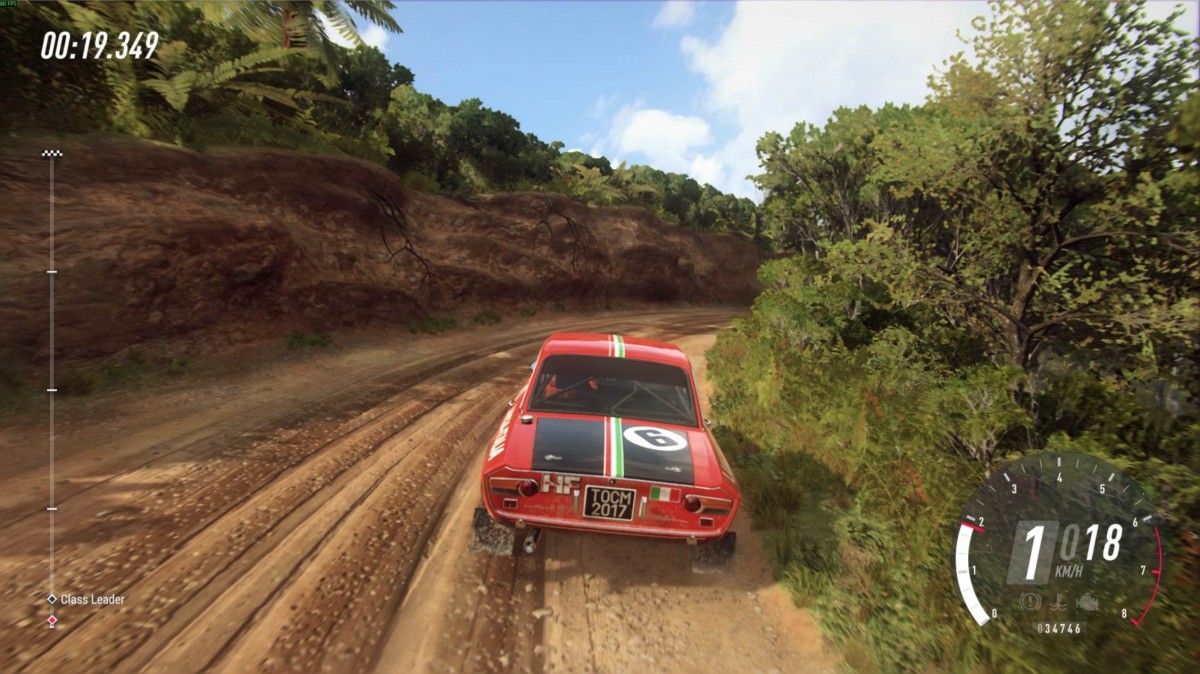
Task: Click the brake warning light icon
Action: (x=1029, y=603)
